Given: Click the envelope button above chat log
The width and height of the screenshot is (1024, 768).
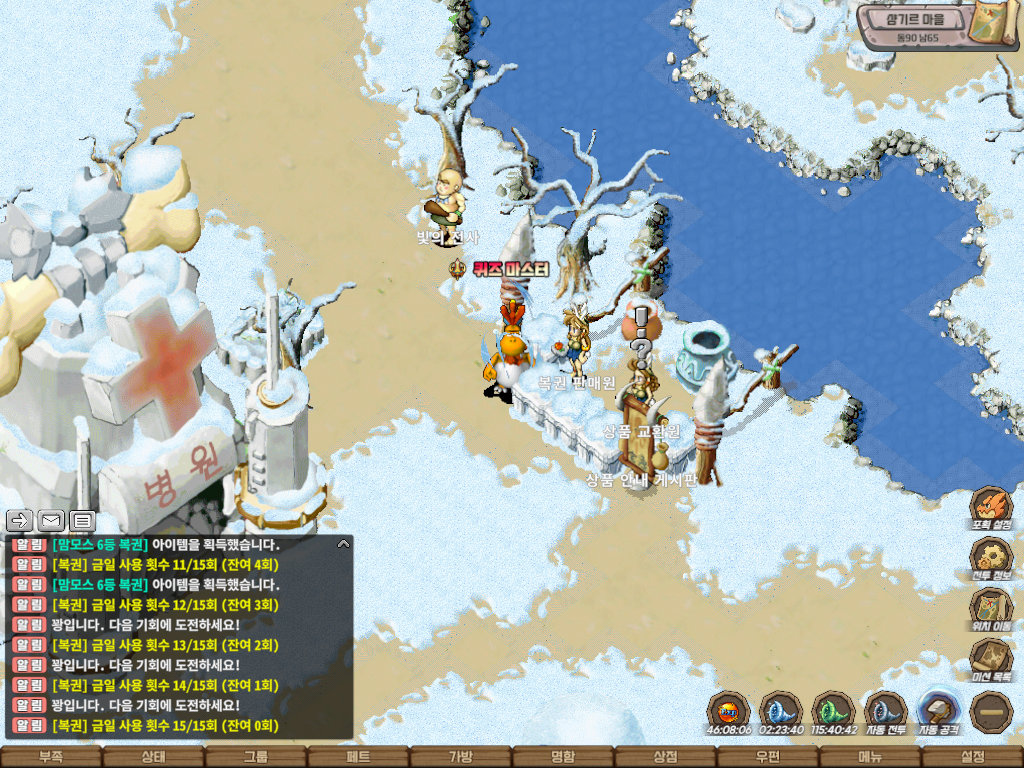Looking at the screenshot, I should (51, 520).
